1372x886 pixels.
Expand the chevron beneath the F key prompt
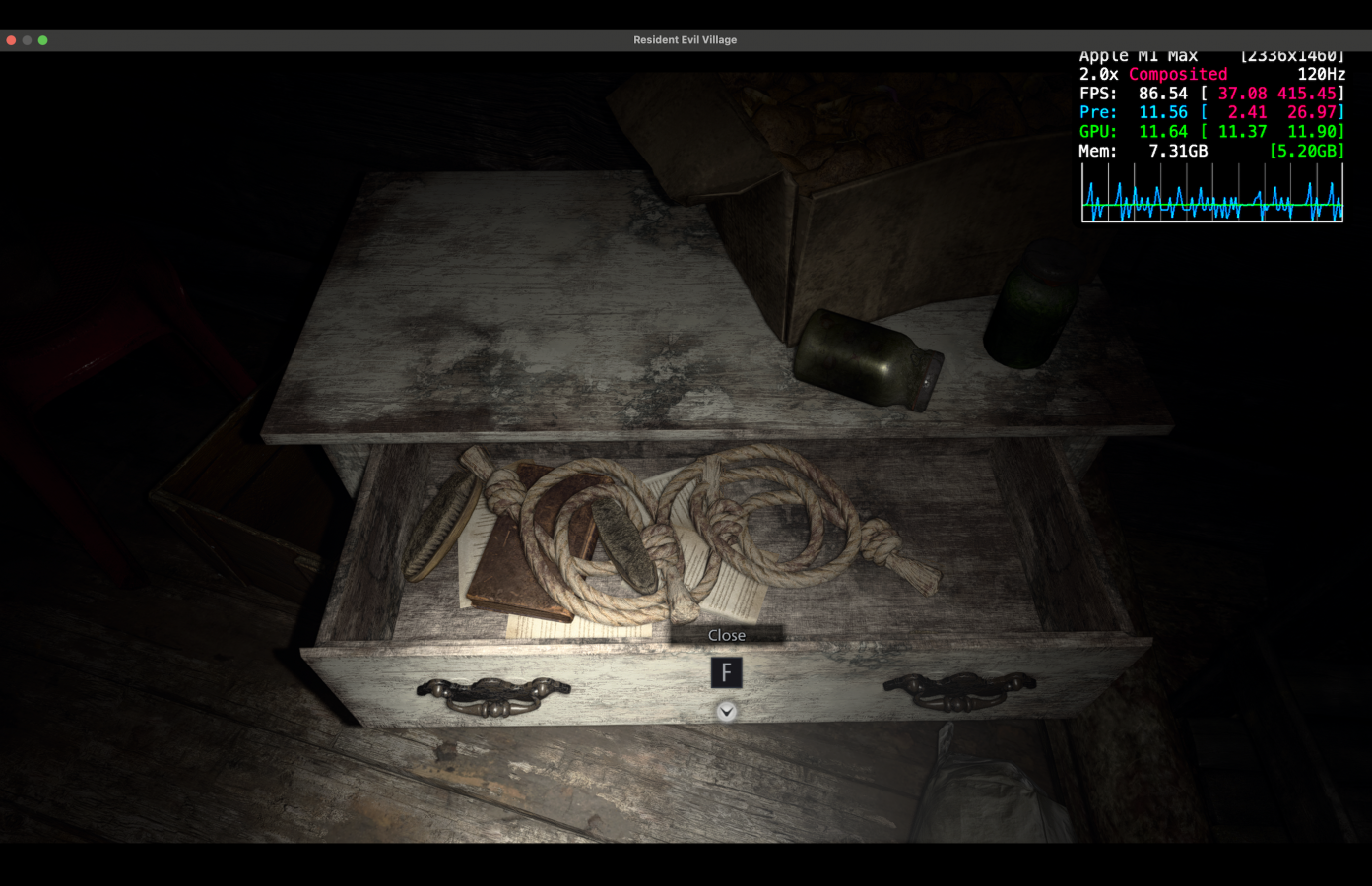coord(727,710)
